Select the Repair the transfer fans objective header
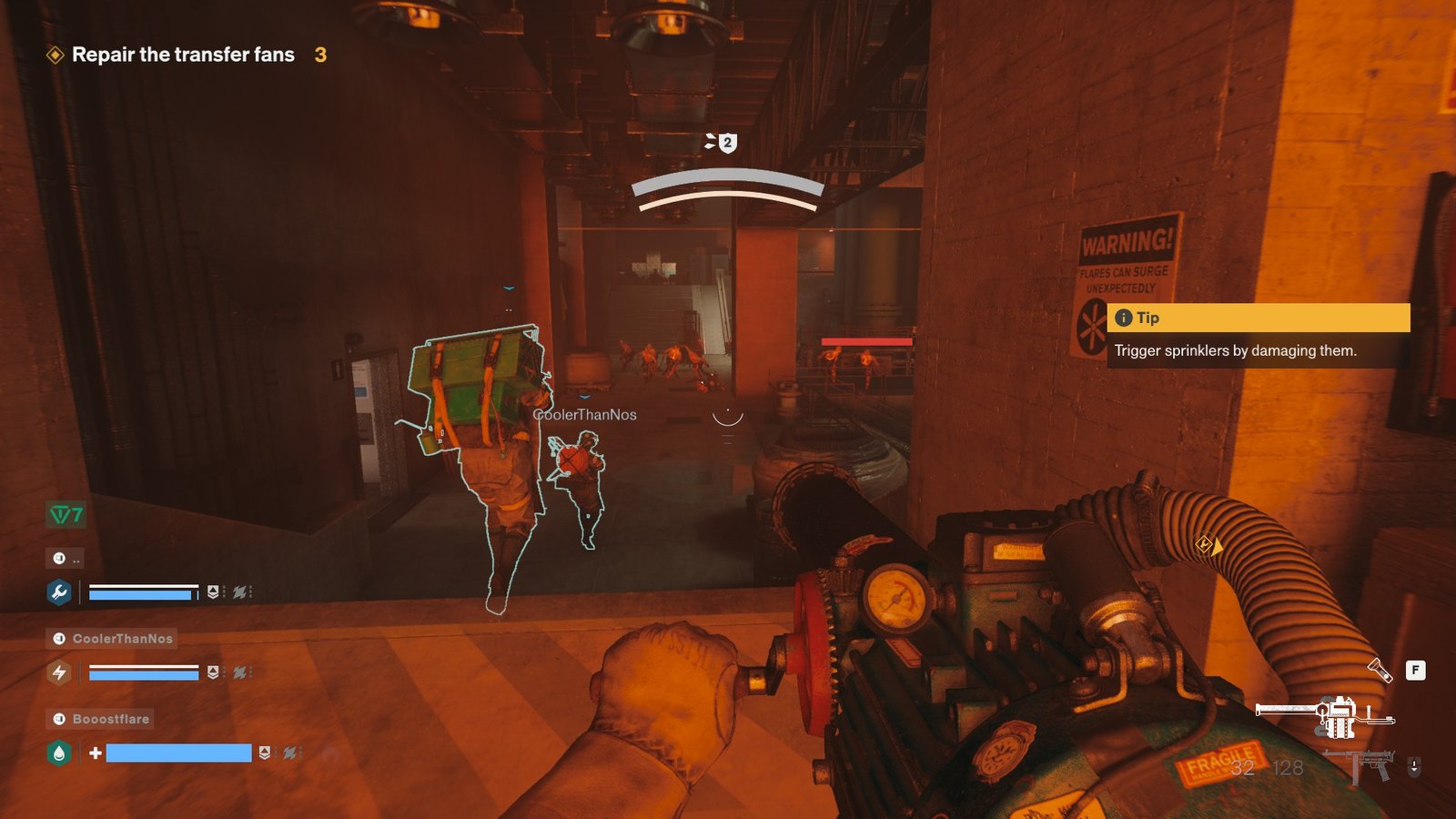 [x=182, y=55]
